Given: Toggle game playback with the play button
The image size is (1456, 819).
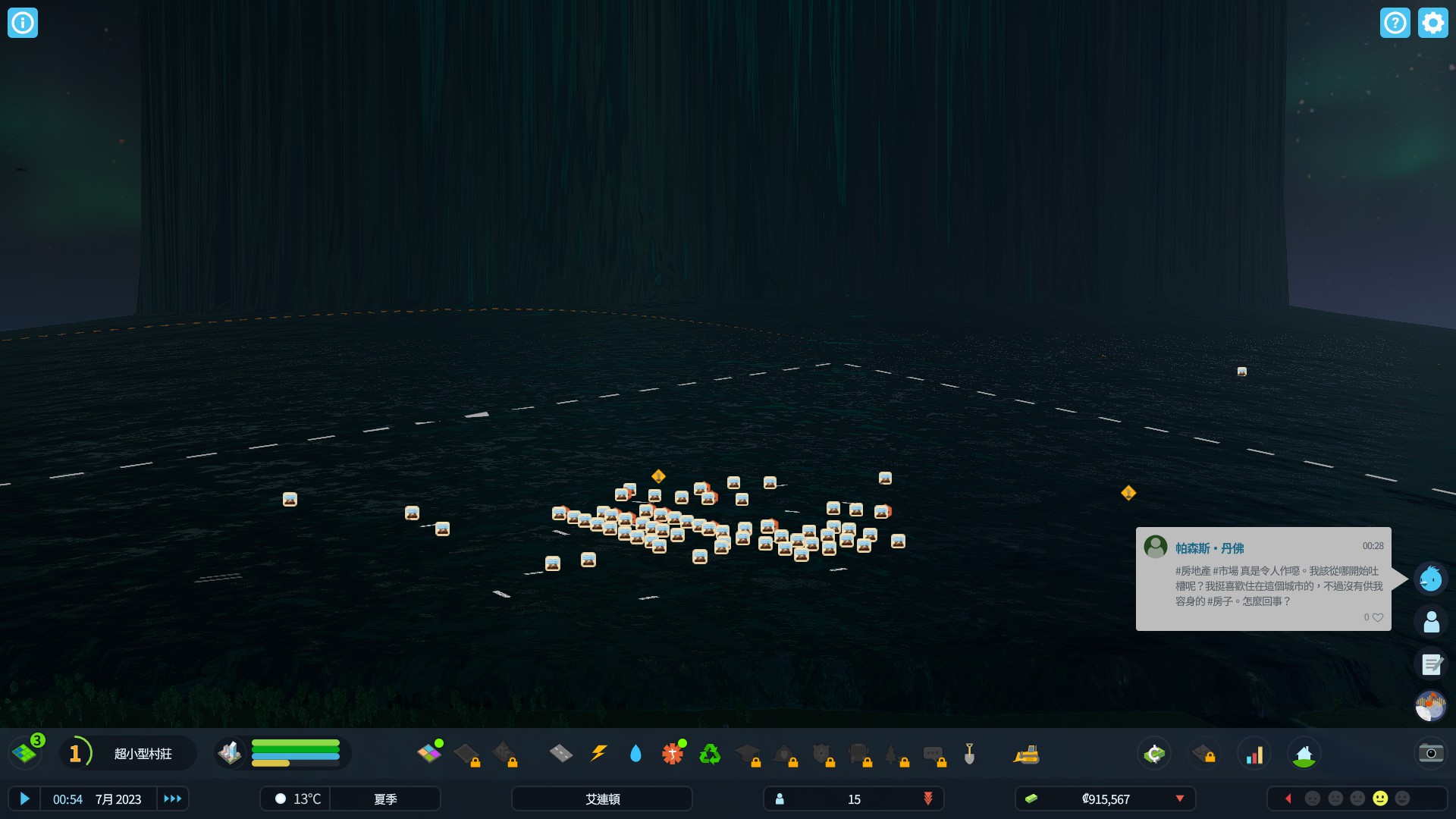Looking at the screenshot, I should coord(25,799).
